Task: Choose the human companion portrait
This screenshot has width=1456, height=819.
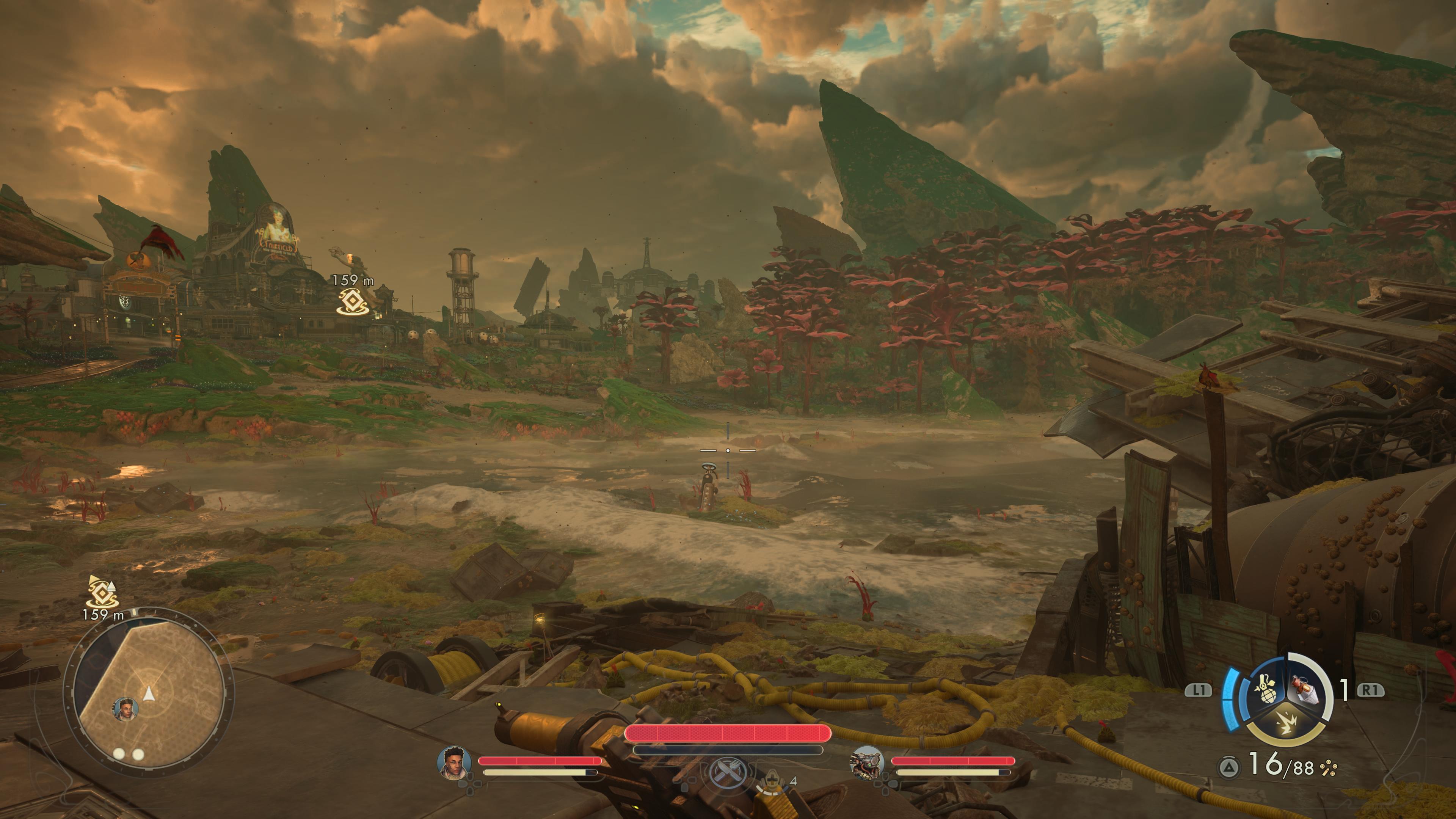Action: tap(455, 763)
